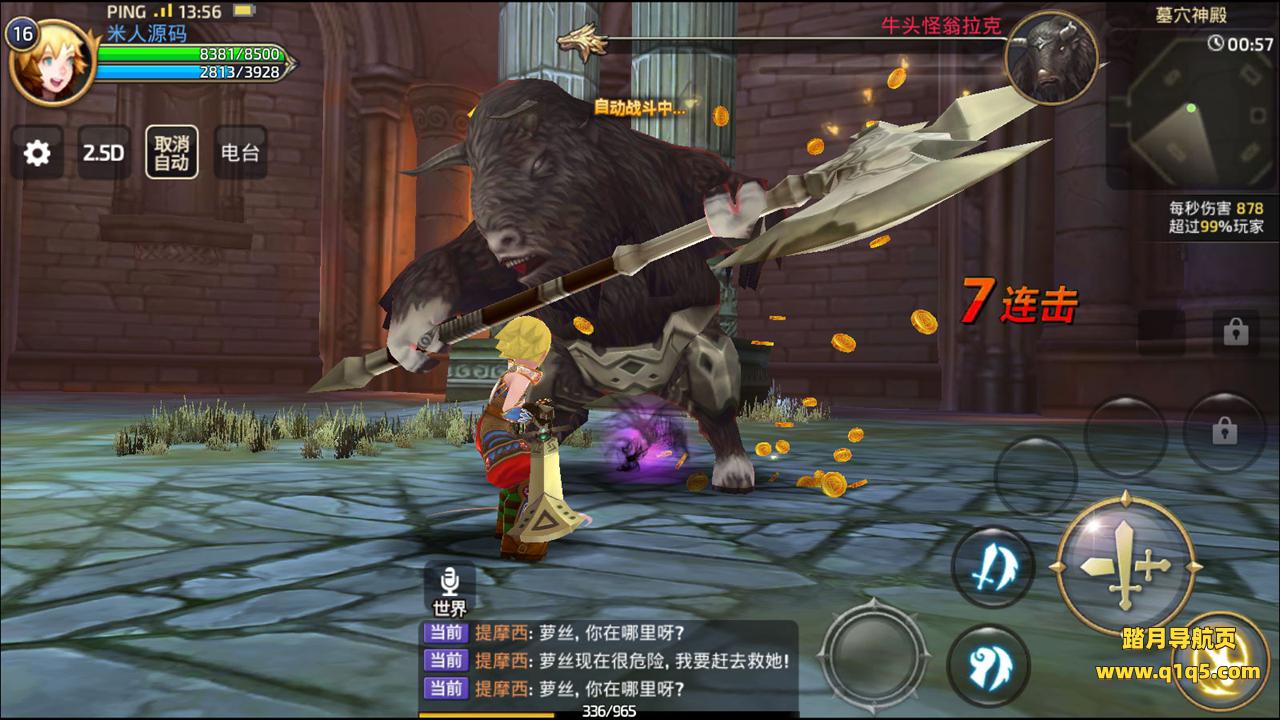This screenshot has height=720, width=1280.
Task: Activate the blue swirl skill
Action: [x=989, y=665]
